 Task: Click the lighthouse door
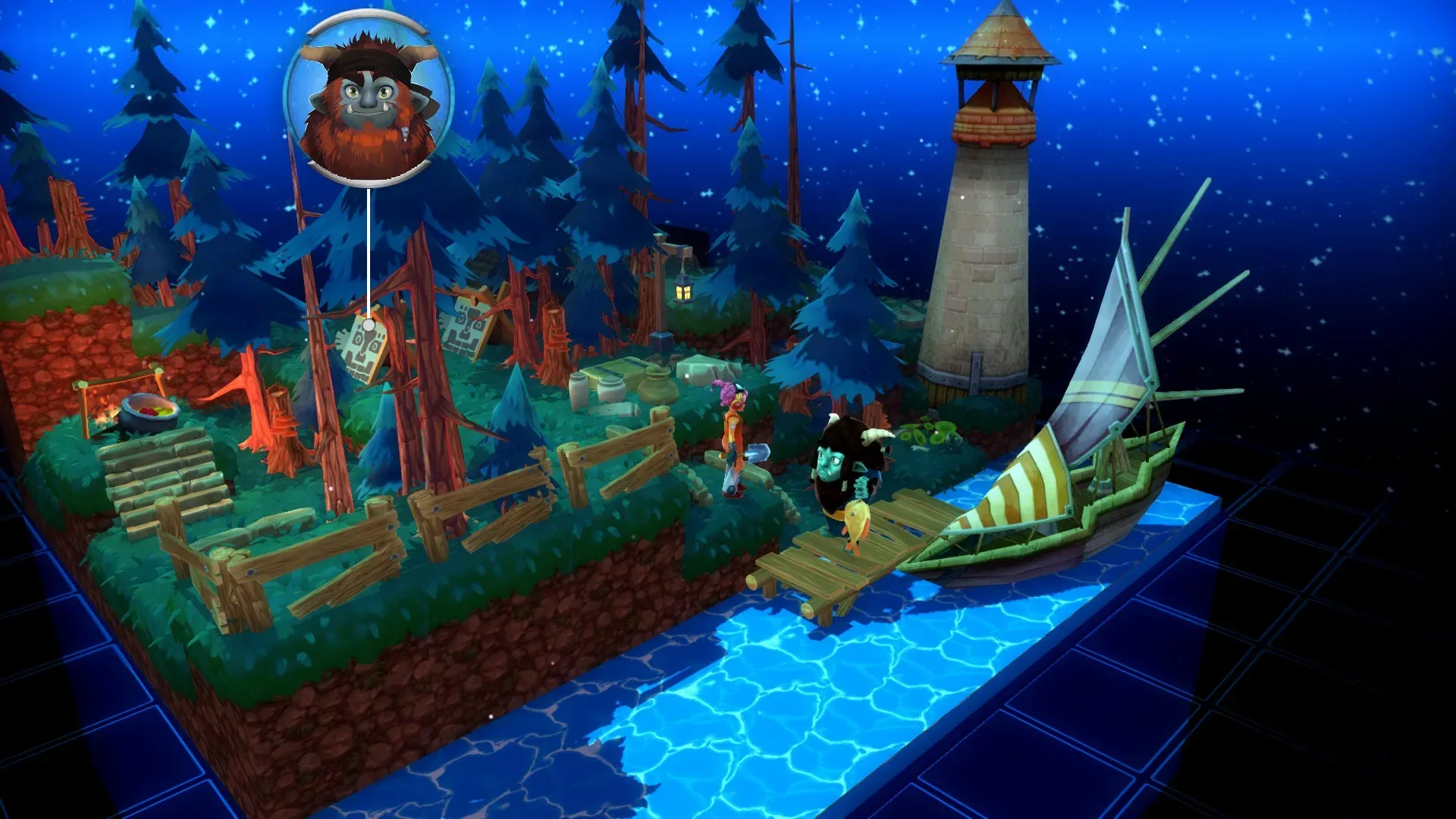(x=977, y=372)
